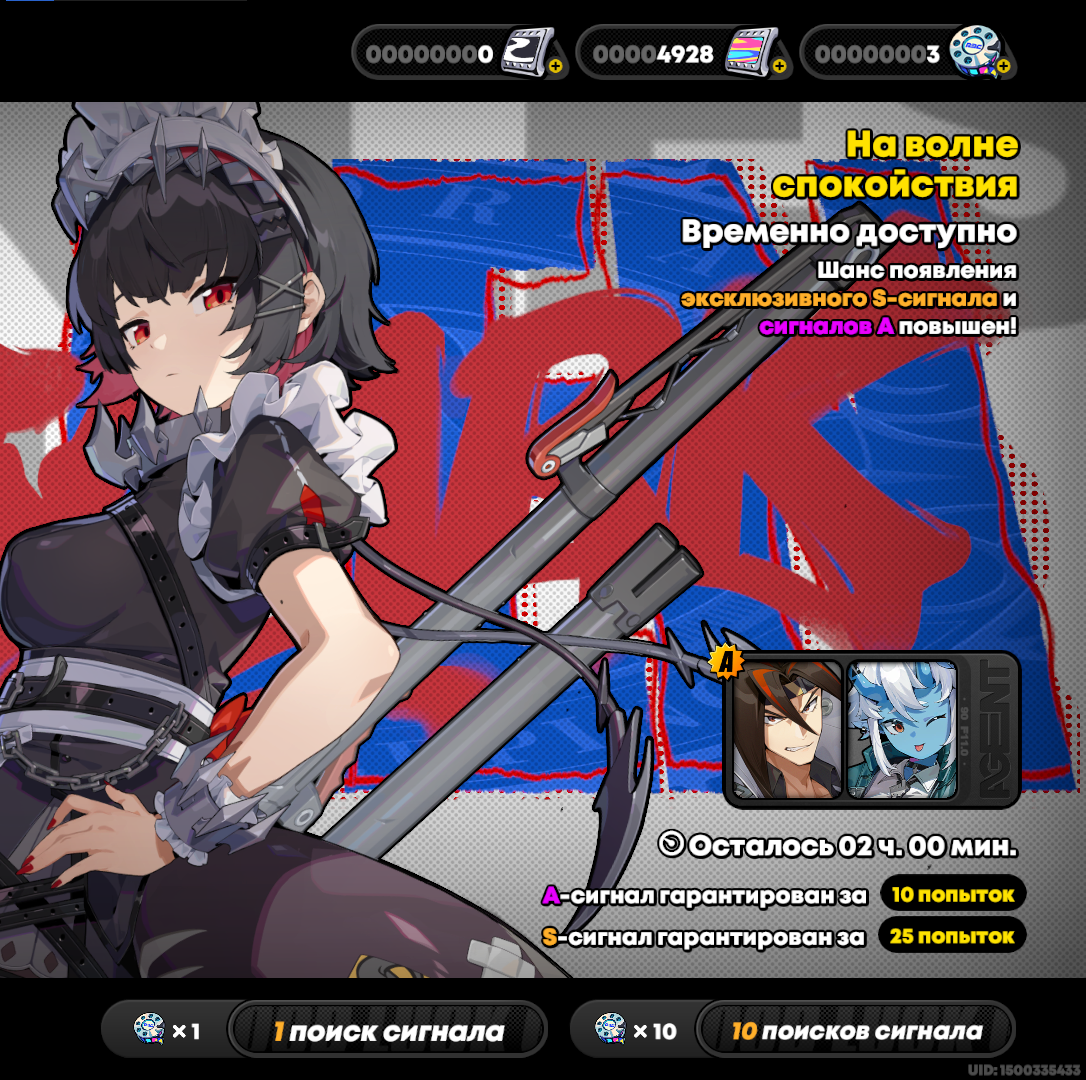Start 10 signal searches

pyautogui.click(x=855, y=1031)
